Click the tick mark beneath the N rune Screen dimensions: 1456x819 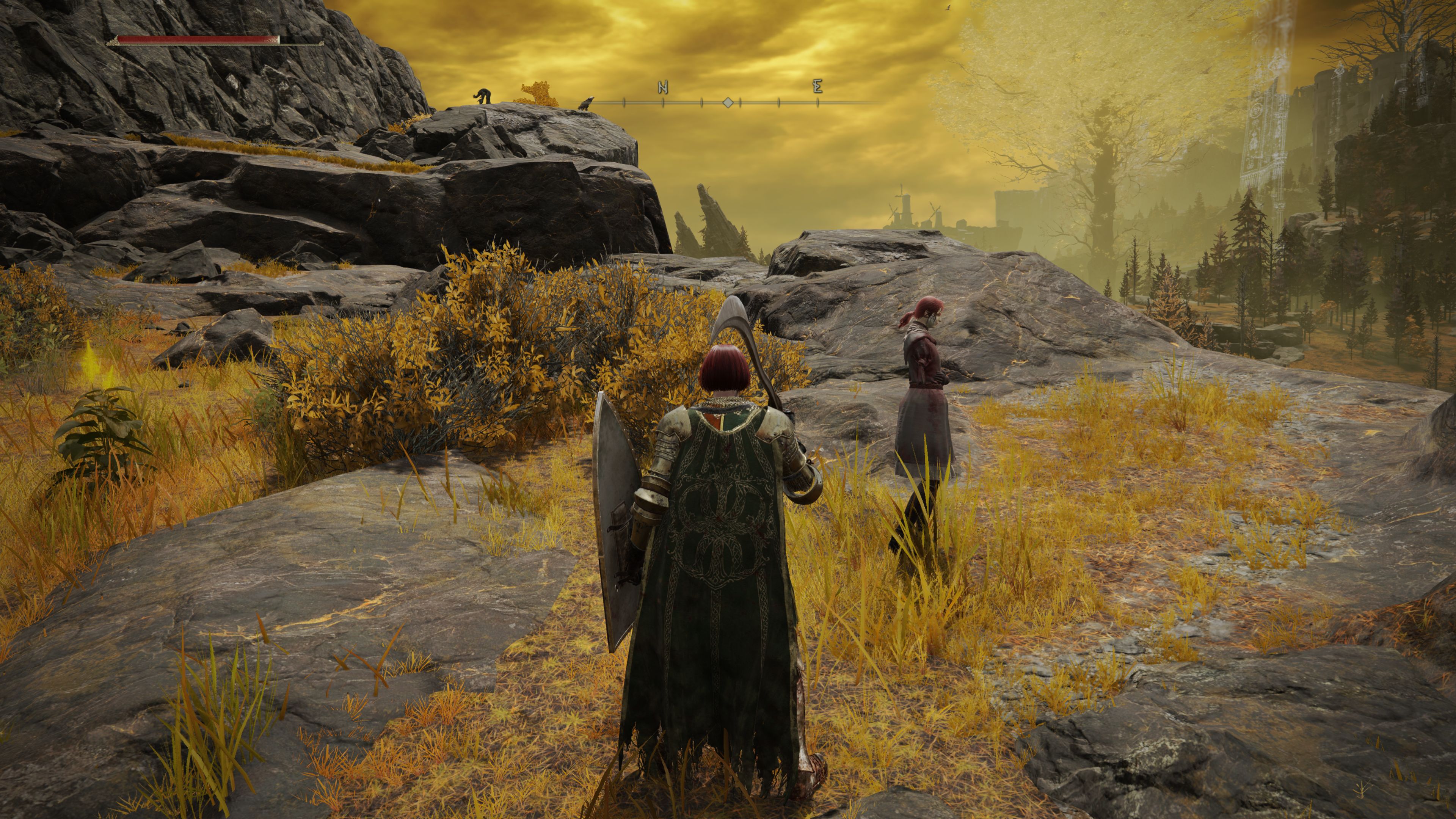(x=662, y=103)
